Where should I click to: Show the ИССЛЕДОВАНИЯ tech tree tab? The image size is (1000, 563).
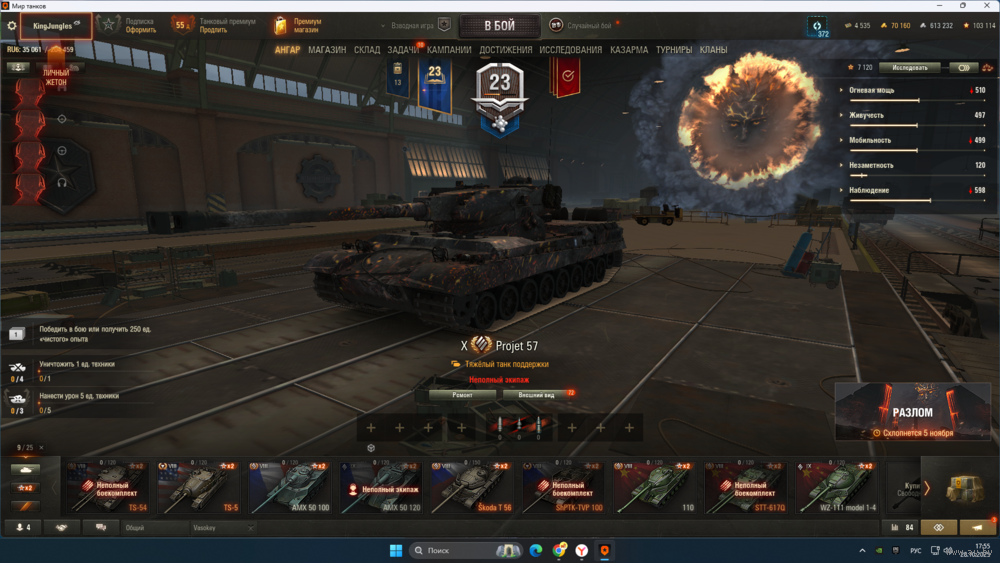tap(571, 50)
